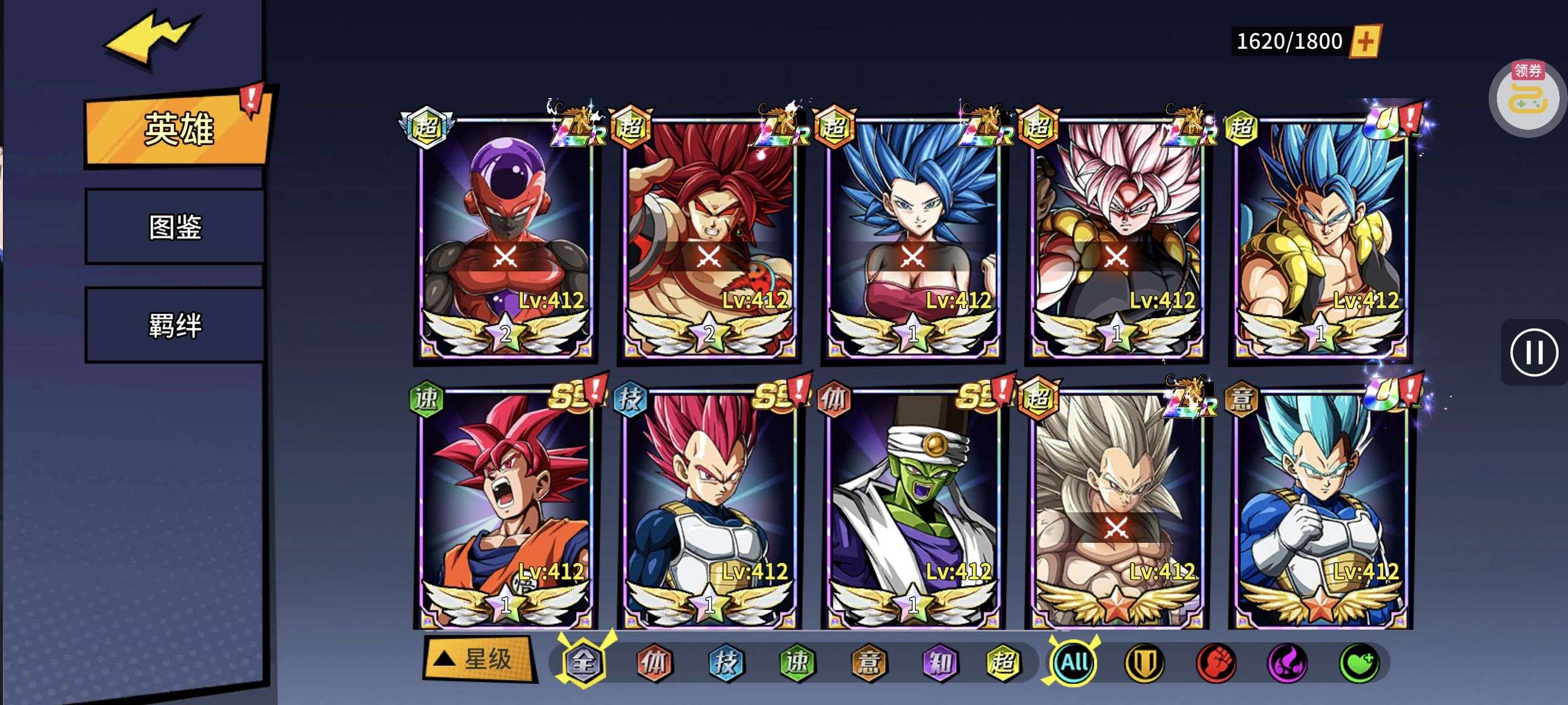
Task: Select the blue-haired female Saiyan card
Action: coord(913,237)
